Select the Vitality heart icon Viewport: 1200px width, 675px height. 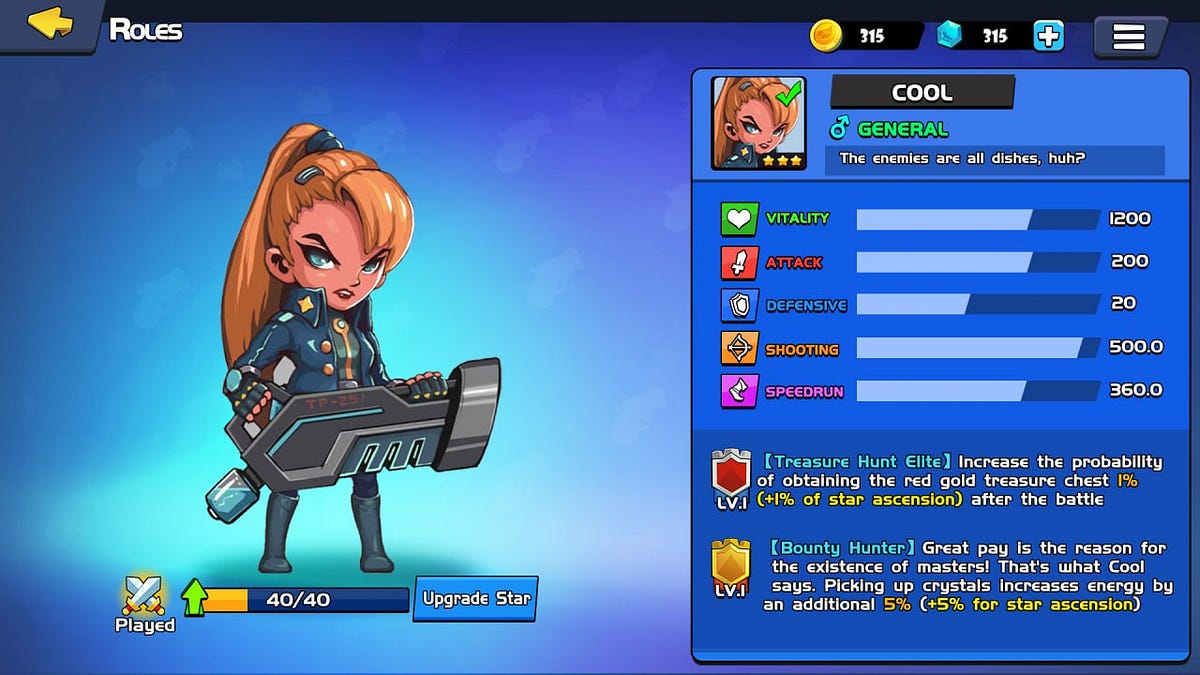(739, 219)
